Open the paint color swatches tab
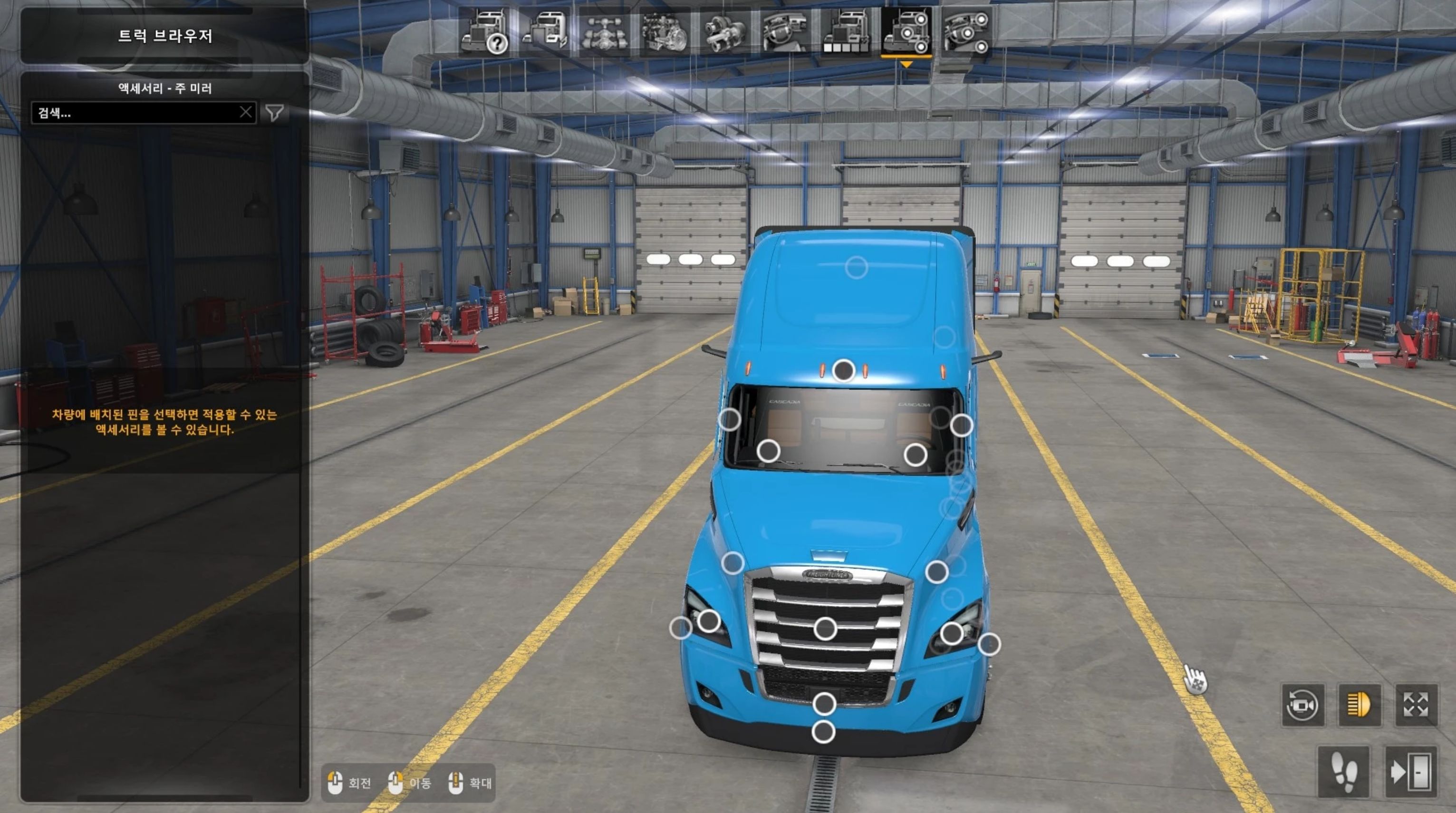This screenshot has height=813, width=1456. 846,32
